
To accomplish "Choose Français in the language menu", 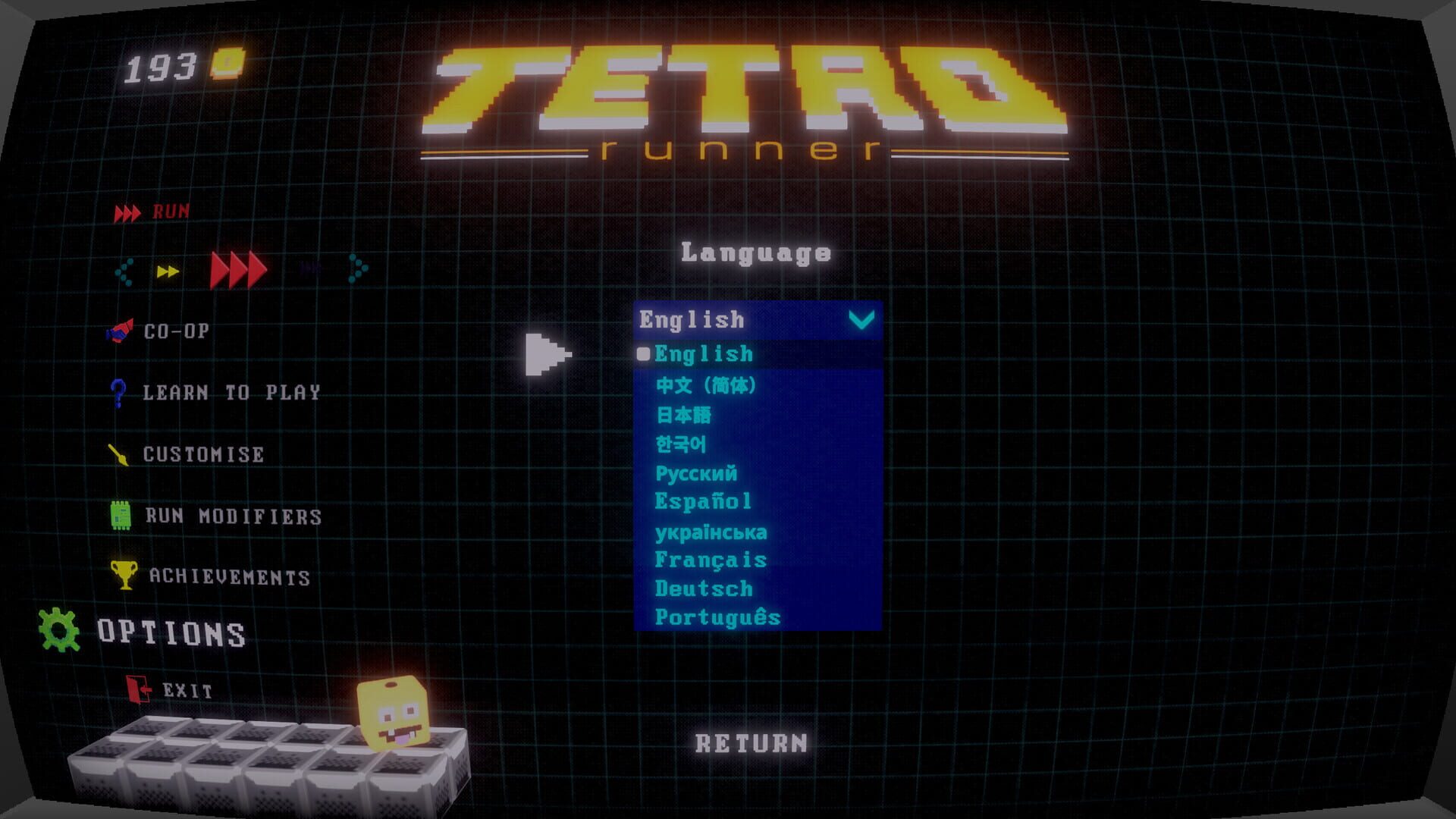I will (711, 560).
